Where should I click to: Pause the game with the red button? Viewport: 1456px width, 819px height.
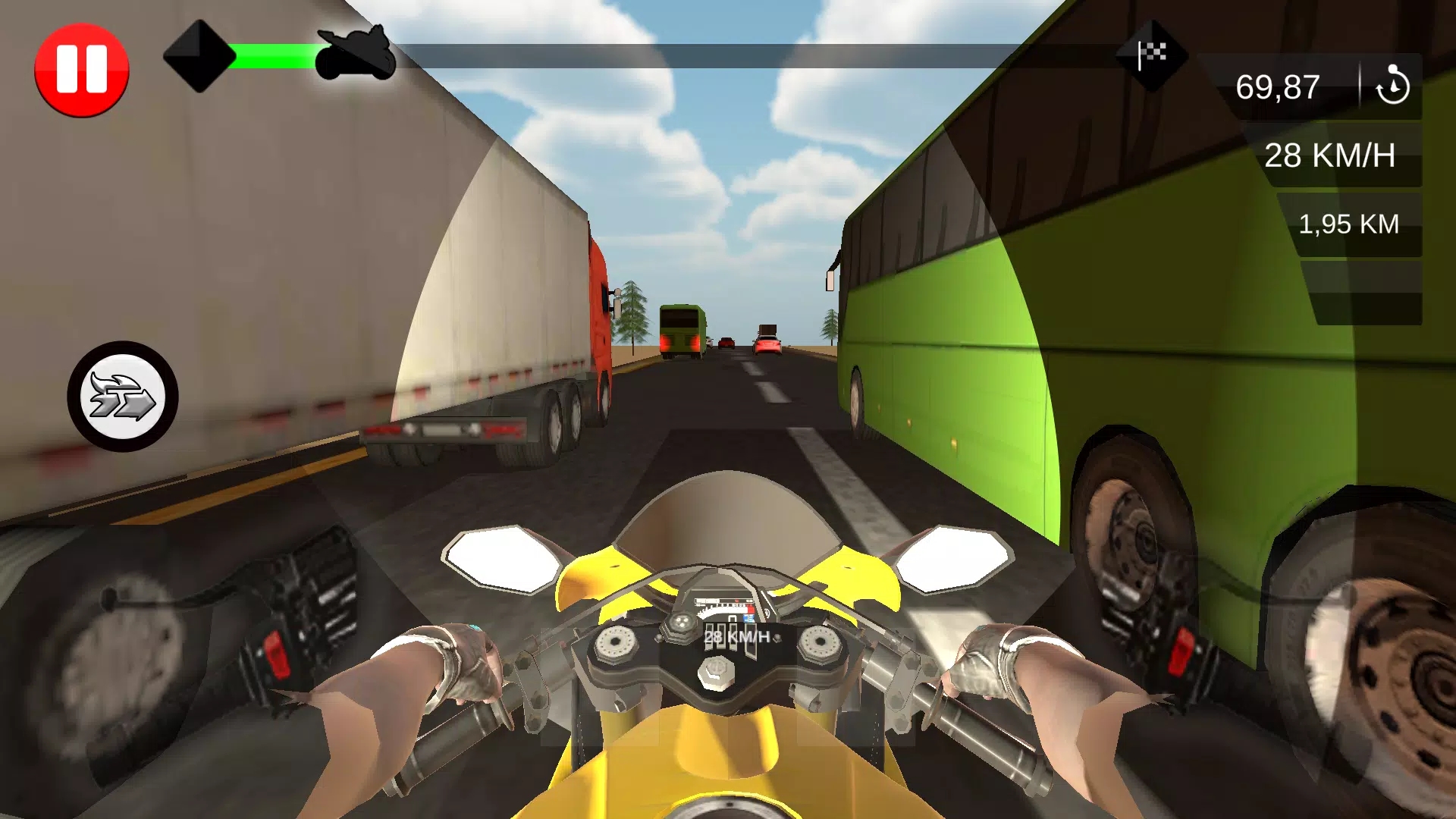pos(82,70)
